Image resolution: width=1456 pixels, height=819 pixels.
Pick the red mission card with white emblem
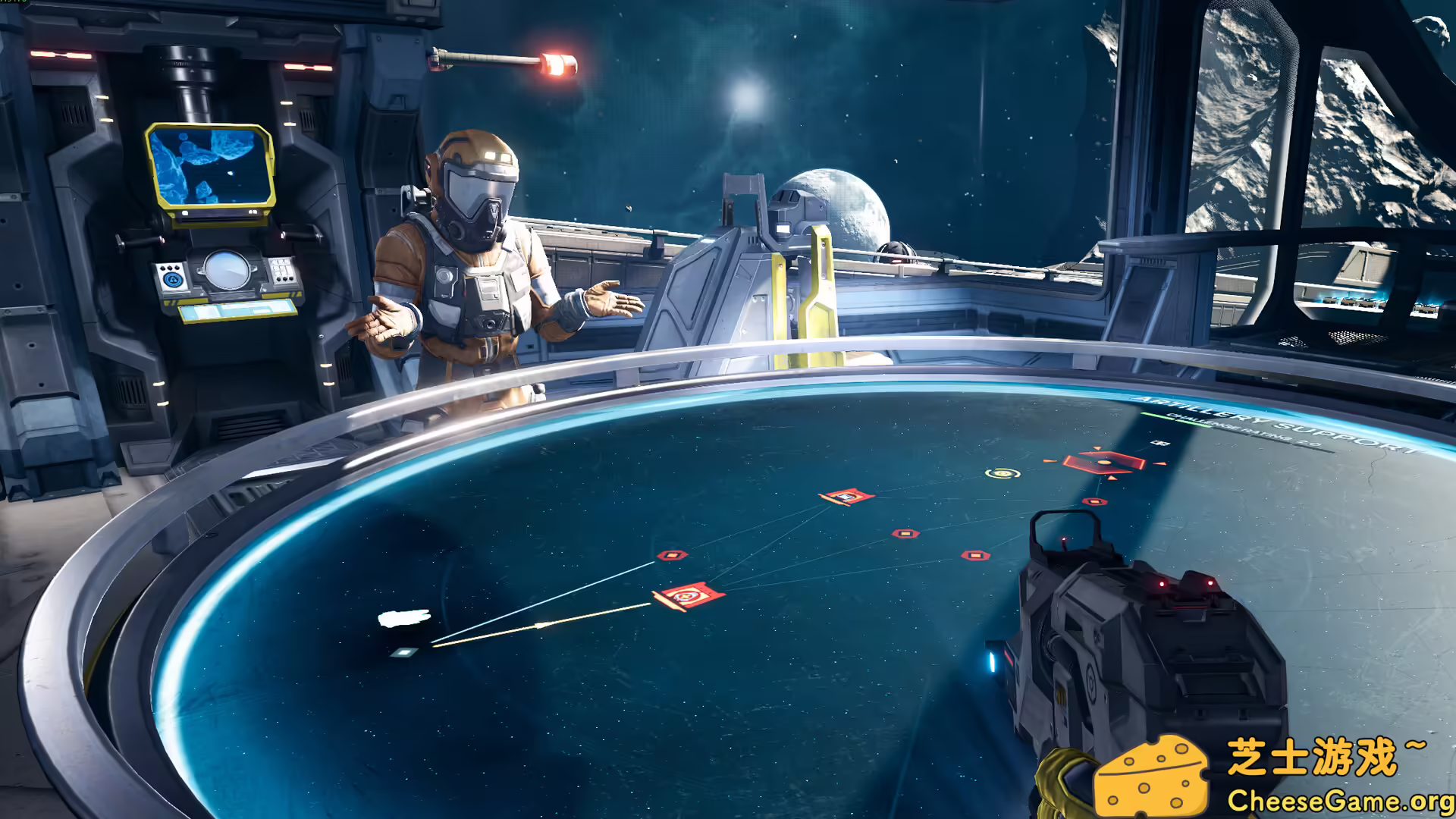pos(847,497)
